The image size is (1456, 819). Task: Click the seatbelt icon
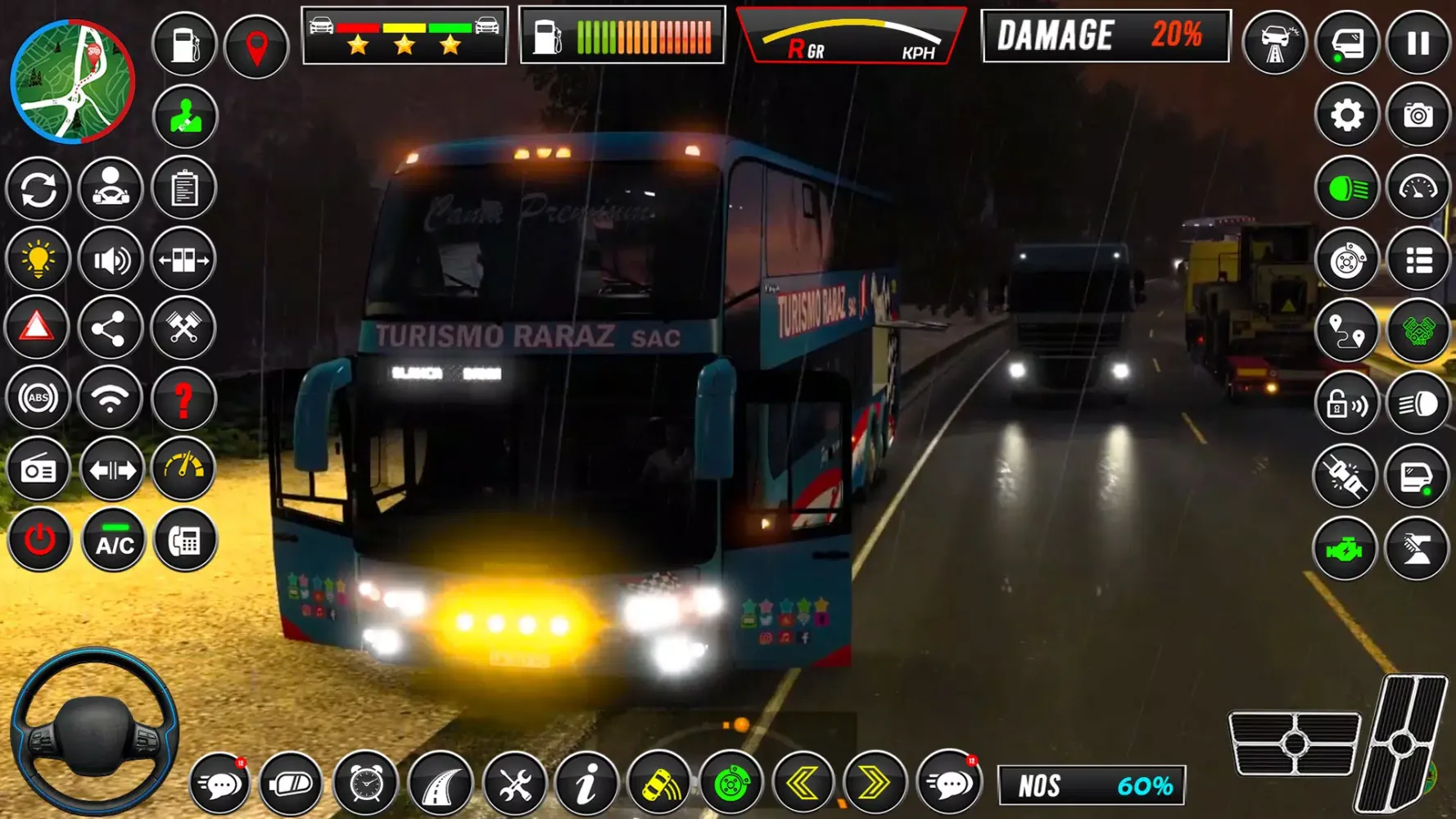(x=1347, y=473)
